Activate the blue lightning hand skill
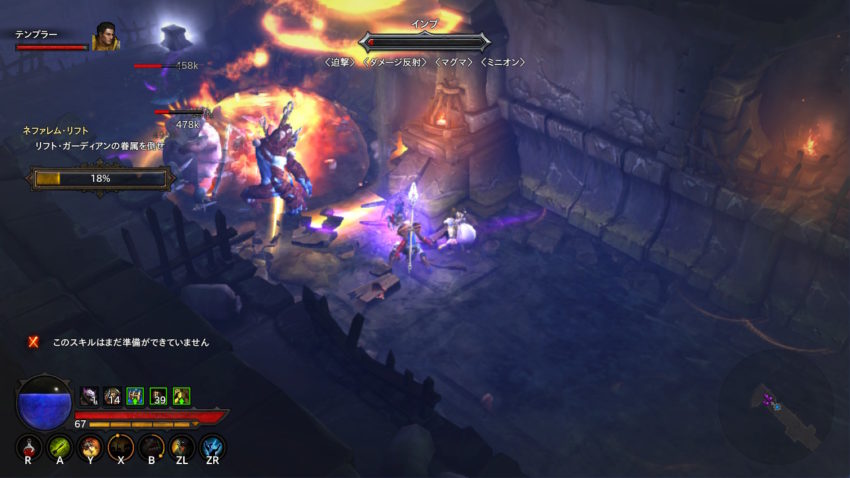Viewport: 850px width, 478px height. click(x=213, y=446)
